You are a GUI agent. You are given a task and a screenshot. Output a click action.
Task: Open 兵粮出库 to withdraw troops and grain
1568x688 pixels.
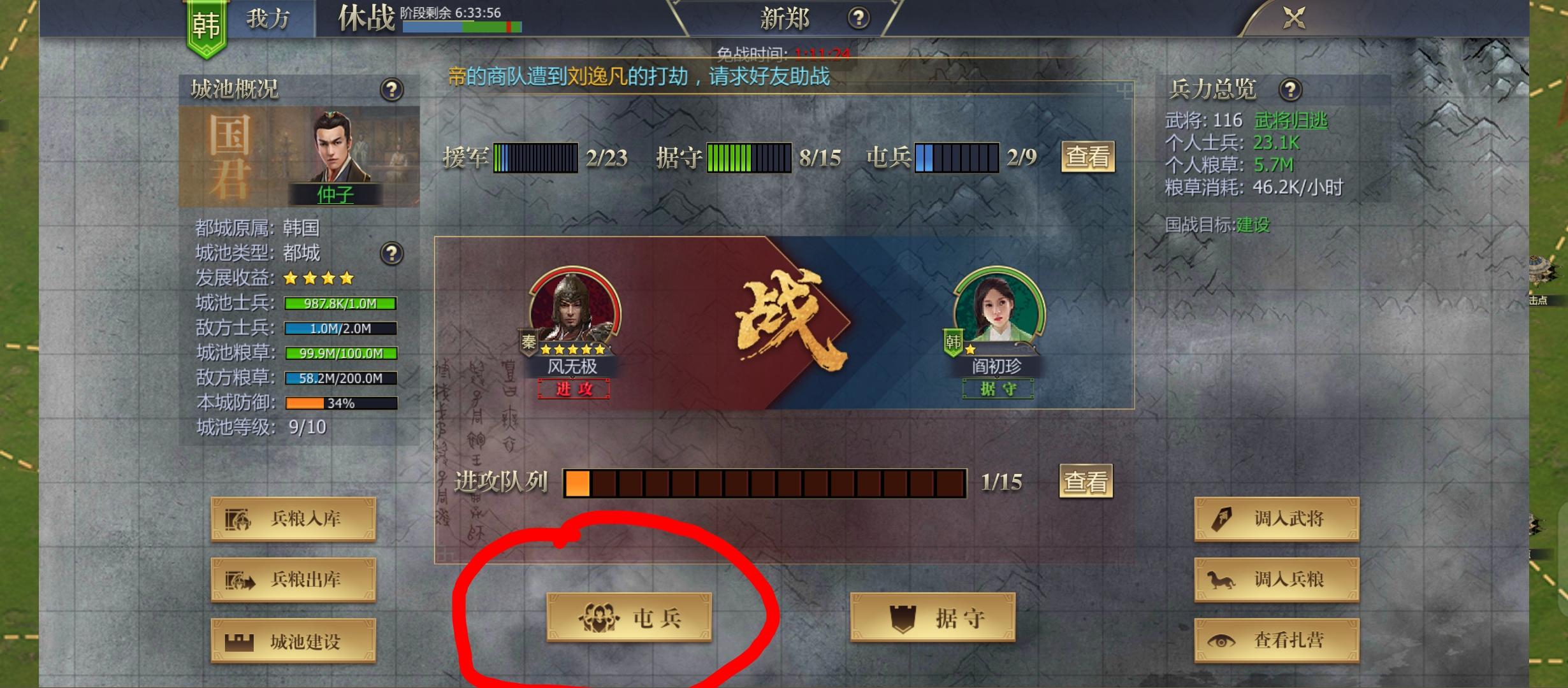tap(292, 580)
